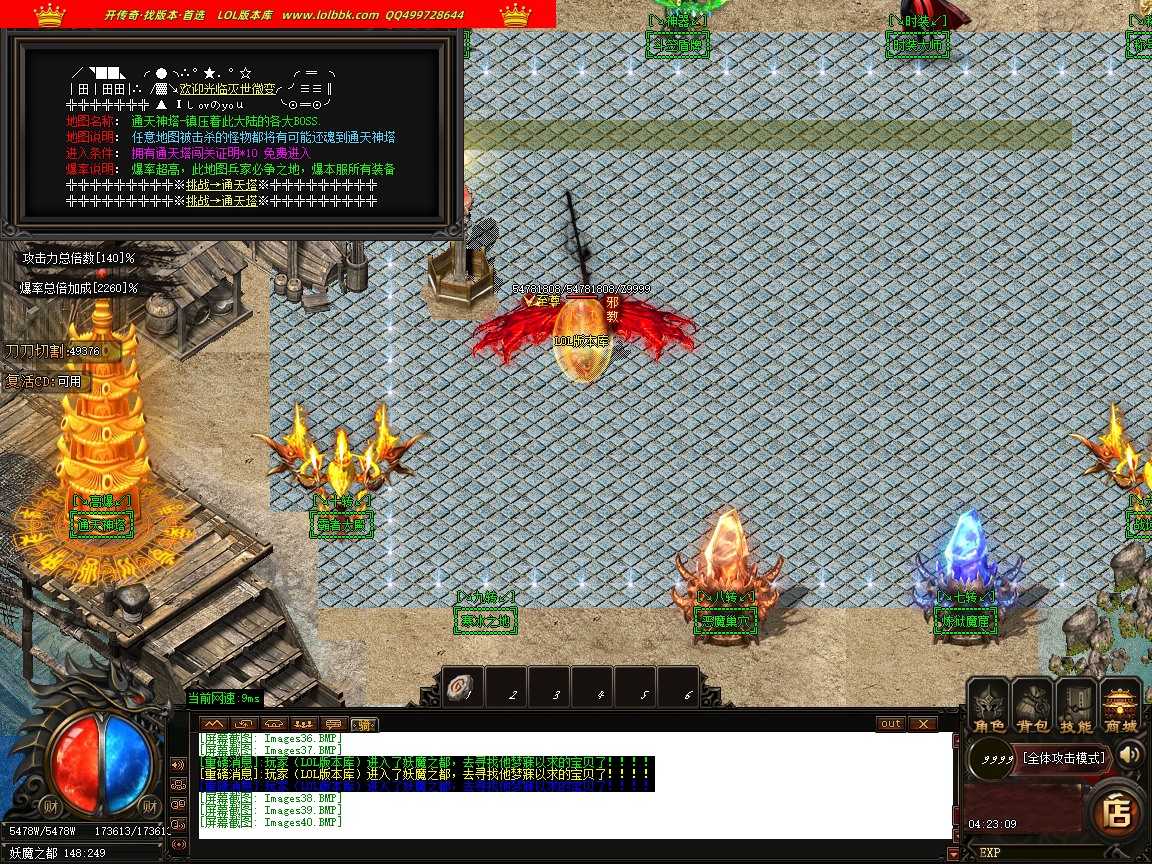
Task: Open the round 店 shop button
Action: click(x=1116, y=812)
